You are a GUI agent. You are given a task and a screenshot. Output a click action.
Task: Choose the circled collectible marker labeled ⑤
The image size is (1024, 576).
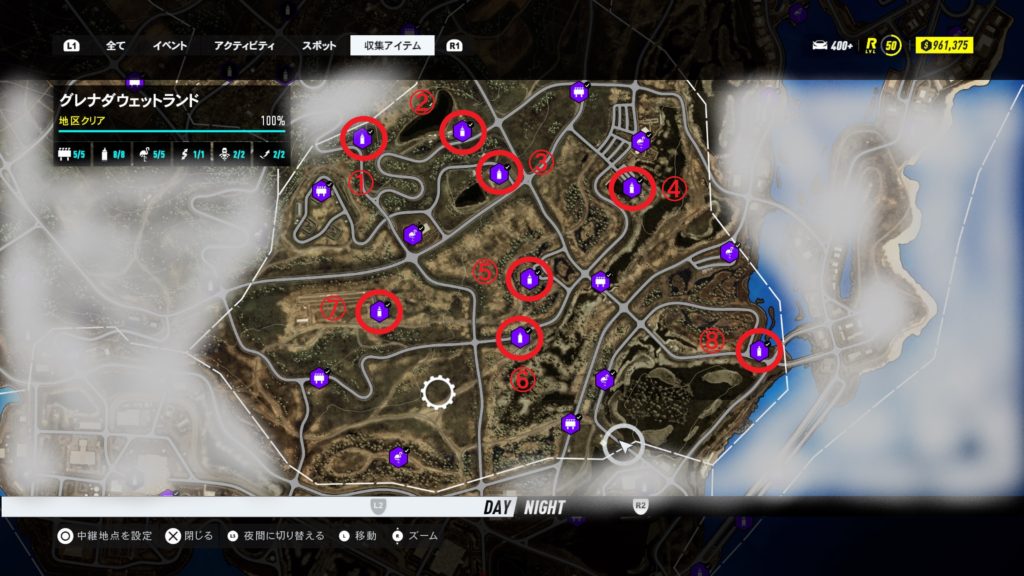529,279
